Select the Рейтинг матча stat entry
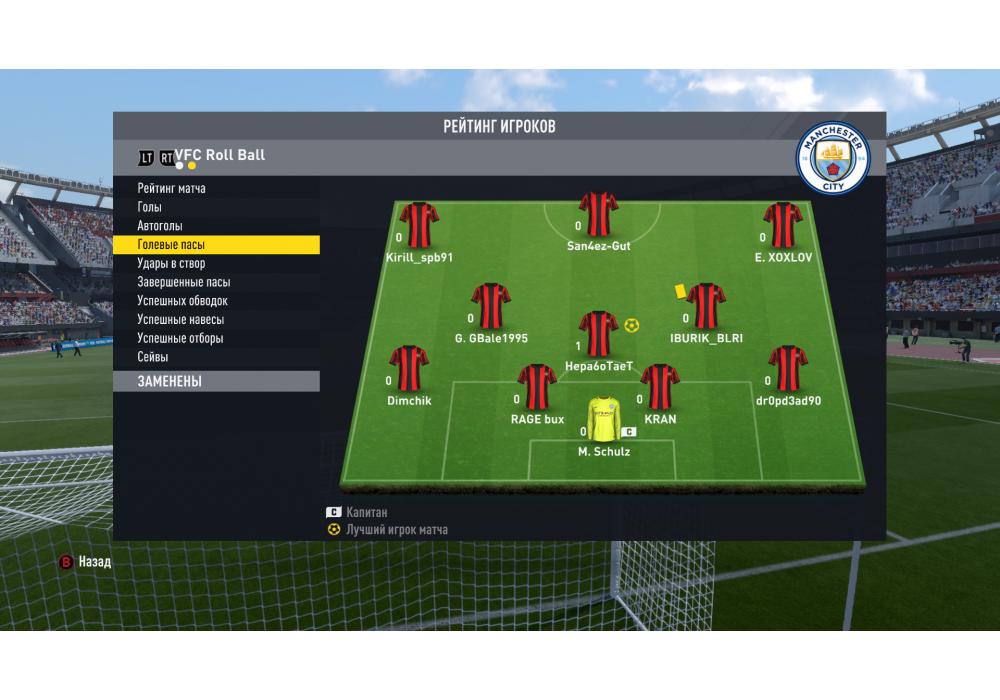This screenshot has height=700, width=1000. coord(172,189)
